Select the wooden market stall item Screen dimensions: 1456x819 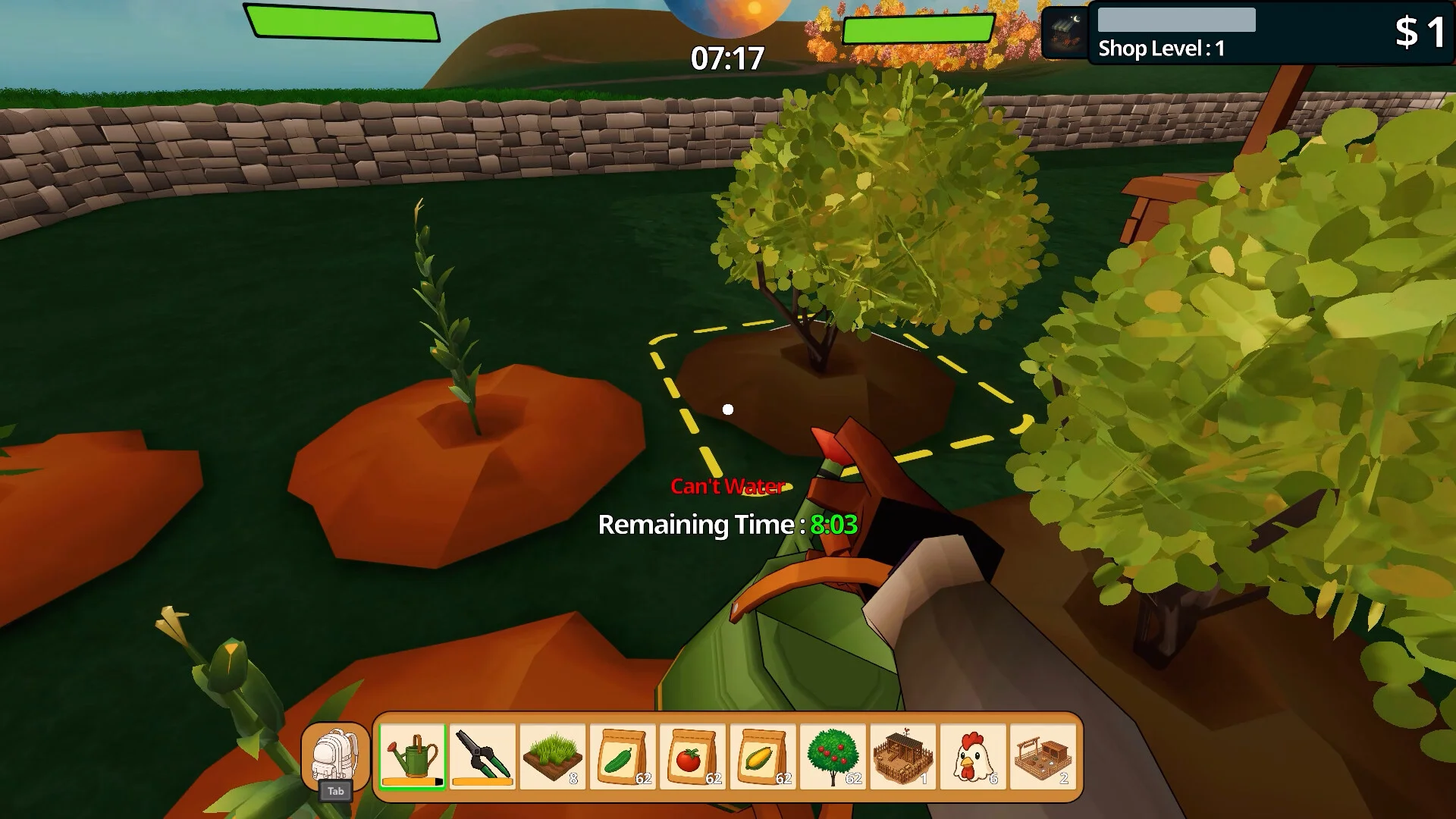1043,756
